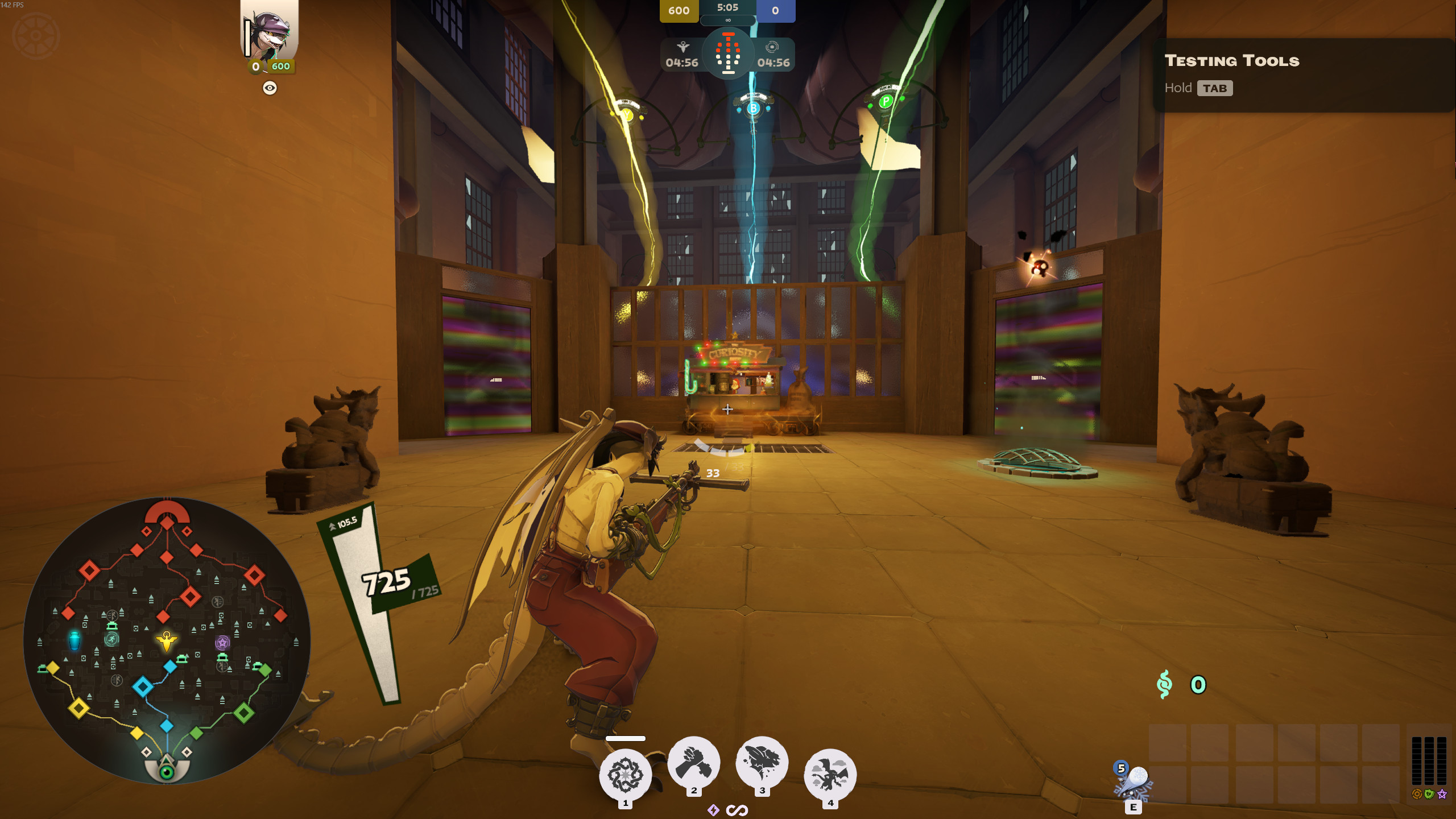Image resolution: width=1456 pixels, height=819 pixels.
Task: Click the circular minimap
Action: coord(167,640)
